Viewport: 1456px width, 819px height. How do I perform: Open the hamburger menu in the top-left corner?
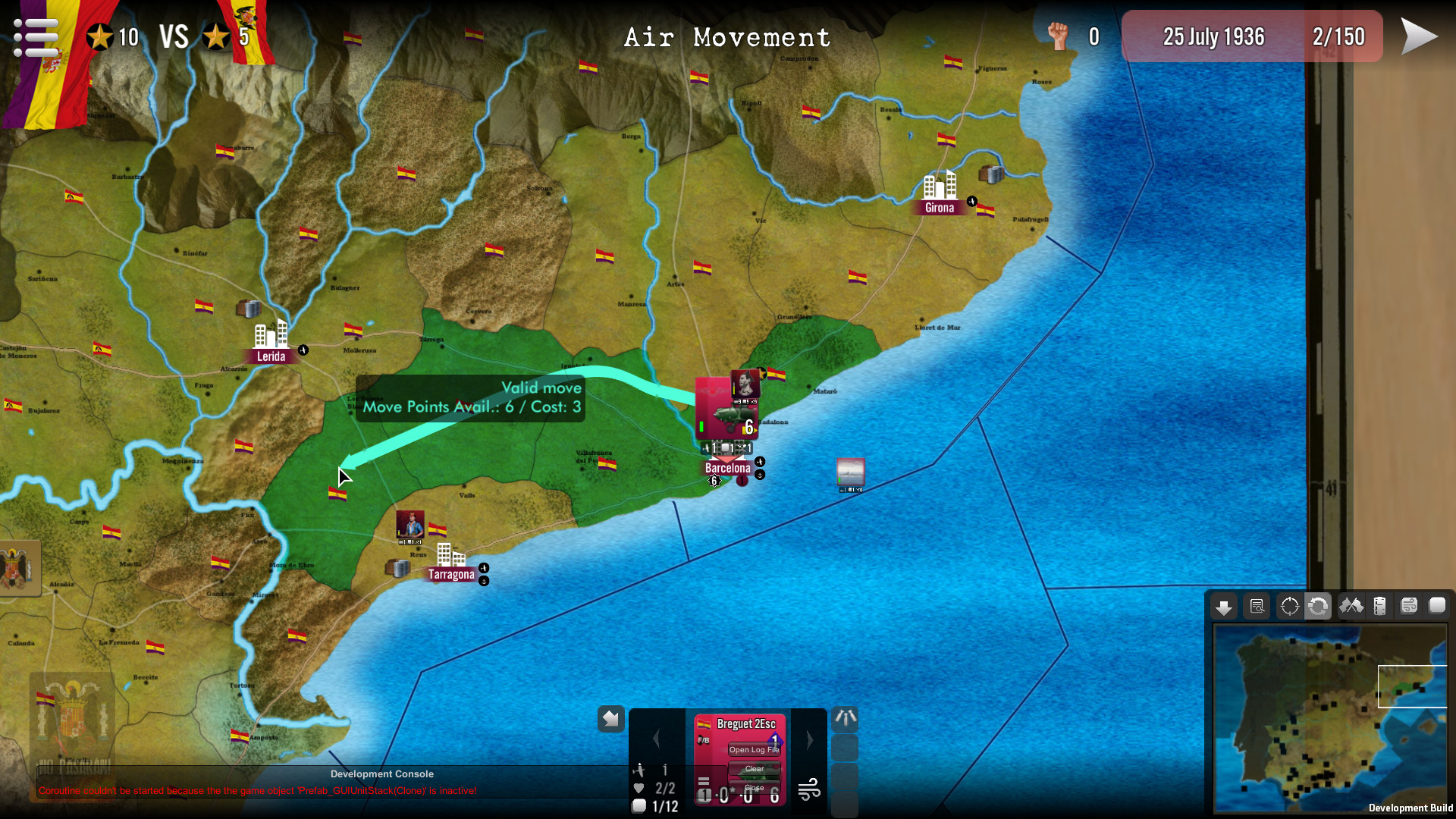point(35,36)
